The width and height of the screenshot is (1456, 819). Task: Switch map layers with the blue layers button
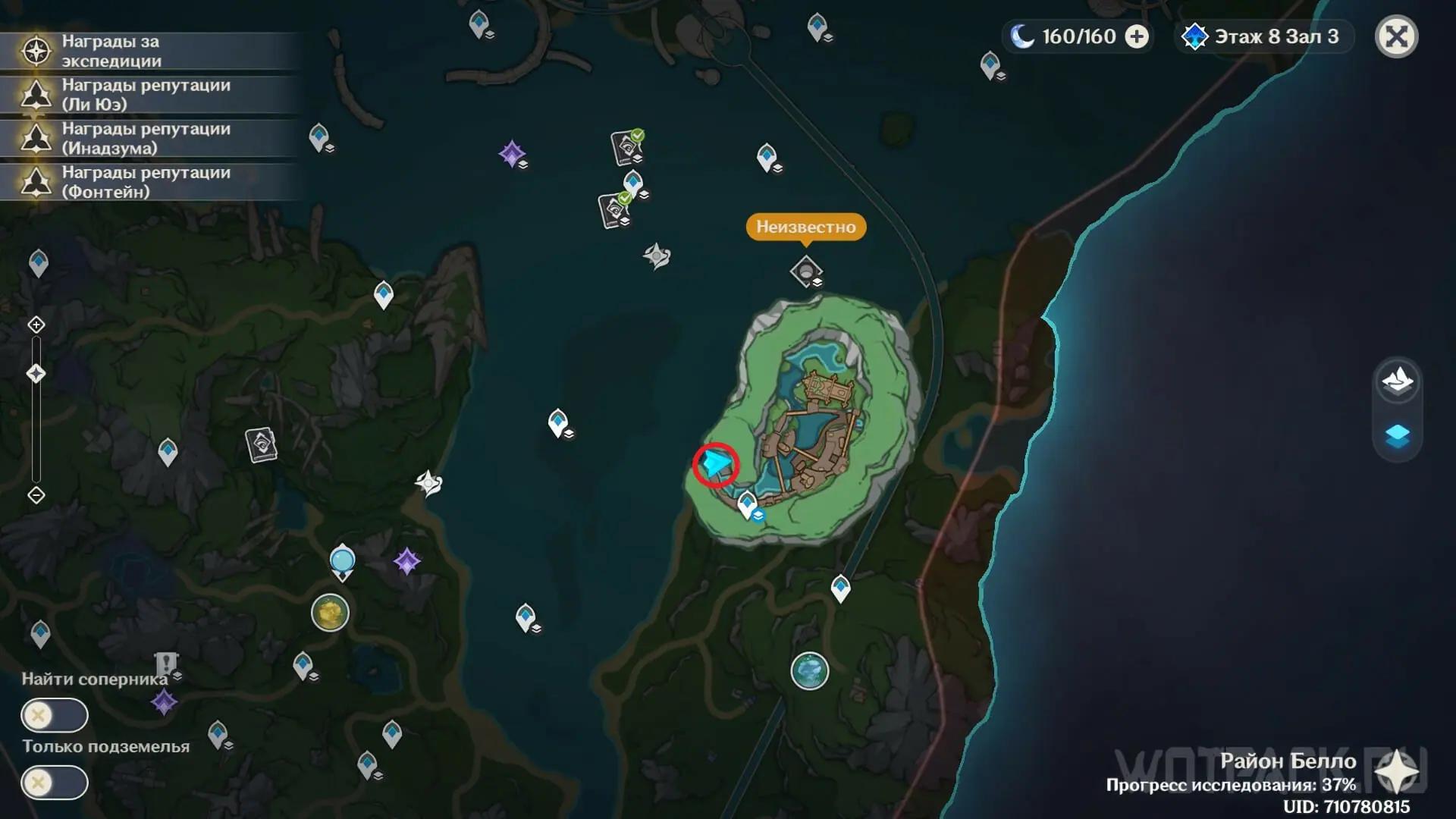pyautogui.click(x=1397, y=436)
